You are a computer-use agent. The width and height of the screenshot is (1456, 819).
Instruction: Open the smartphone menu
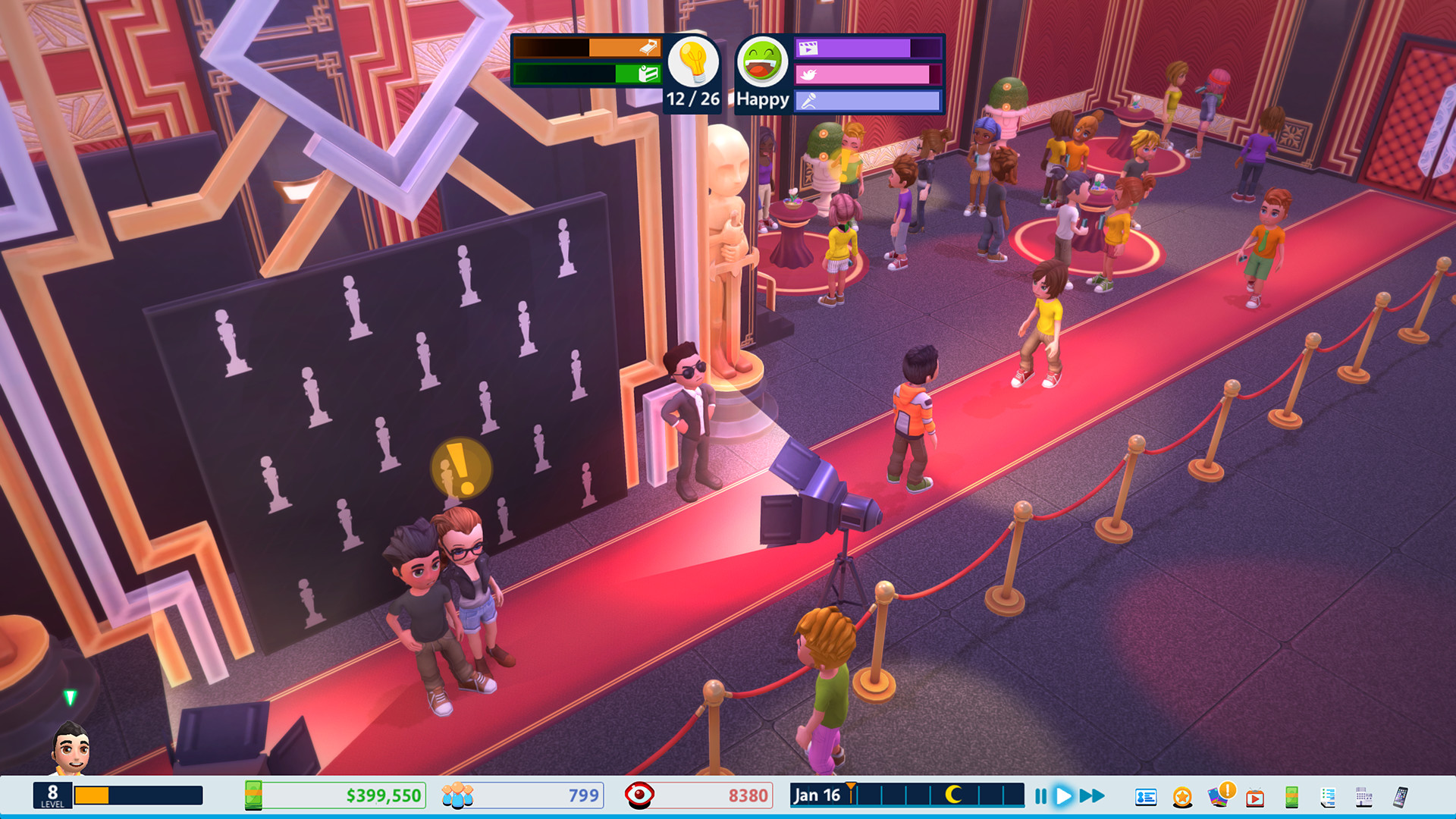pos(1401,796)
